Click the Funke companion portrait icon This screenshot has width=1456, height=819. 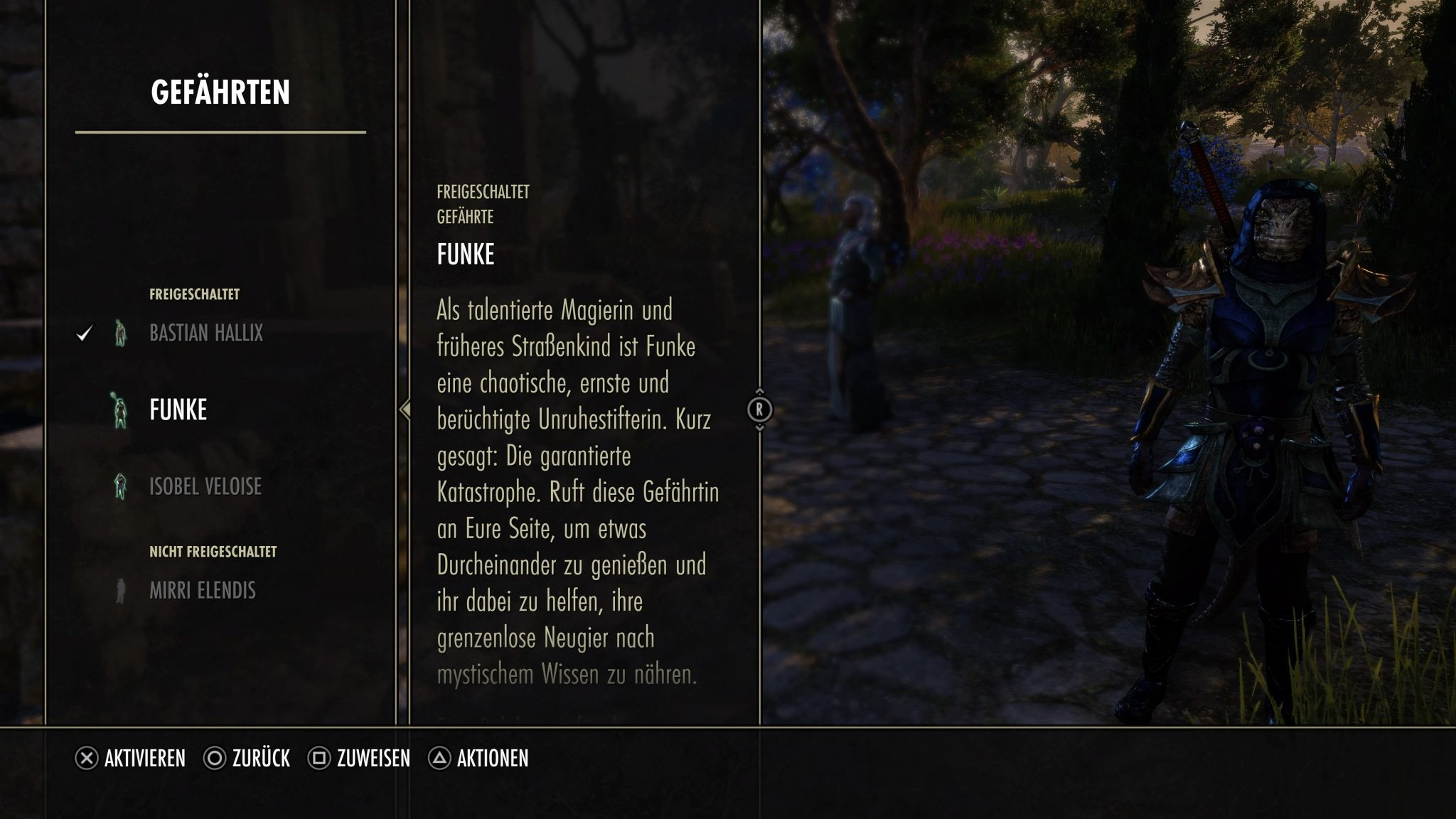pyautogui.click(x=119, y=409)
